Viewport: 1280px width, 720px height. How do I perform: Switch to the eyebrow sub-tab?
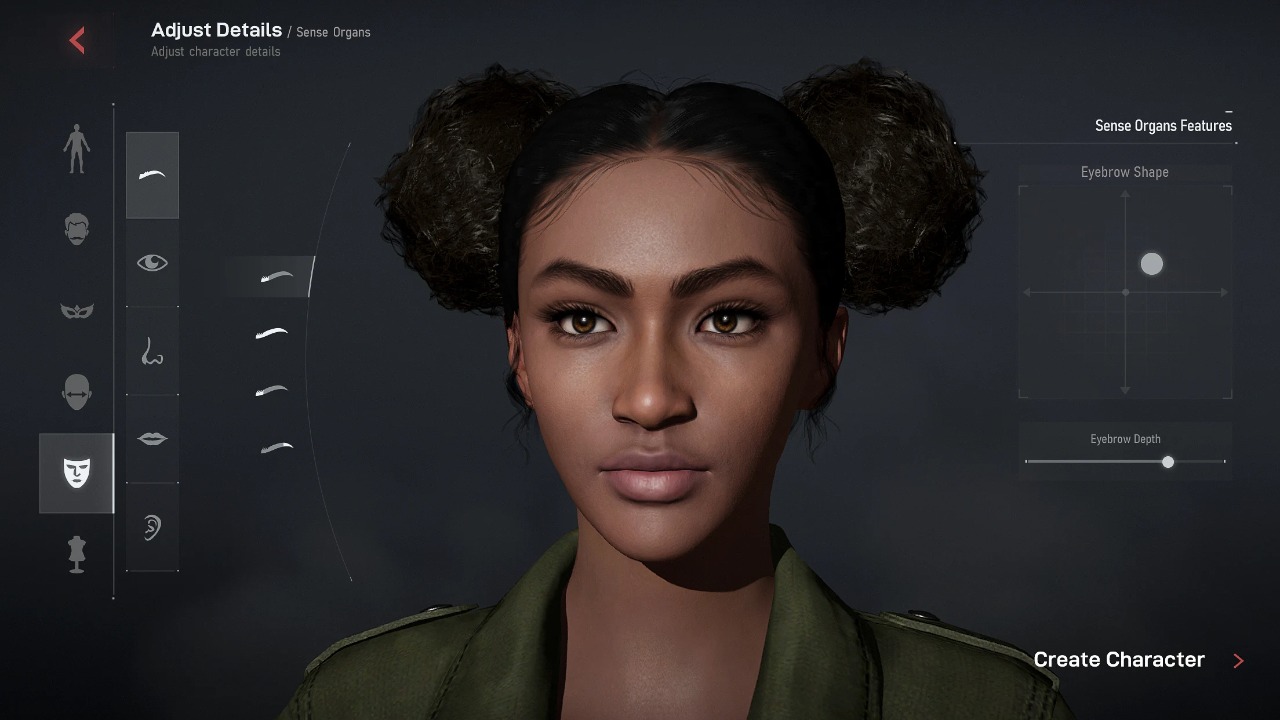tap(152, 175)
